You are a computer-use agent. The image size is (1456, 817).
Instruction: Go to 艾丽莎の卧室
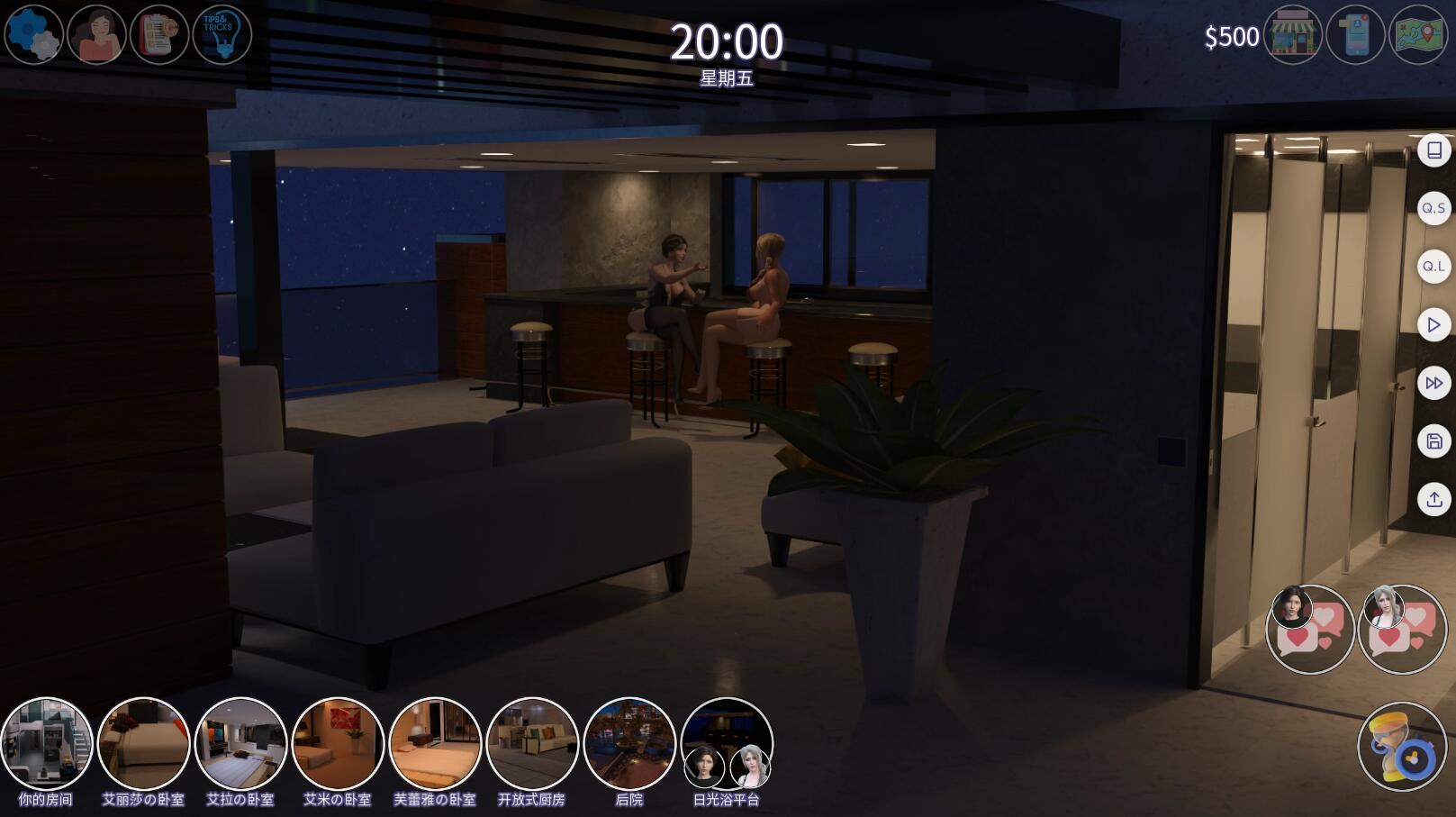pyautogui.click(x=143, y=745)
